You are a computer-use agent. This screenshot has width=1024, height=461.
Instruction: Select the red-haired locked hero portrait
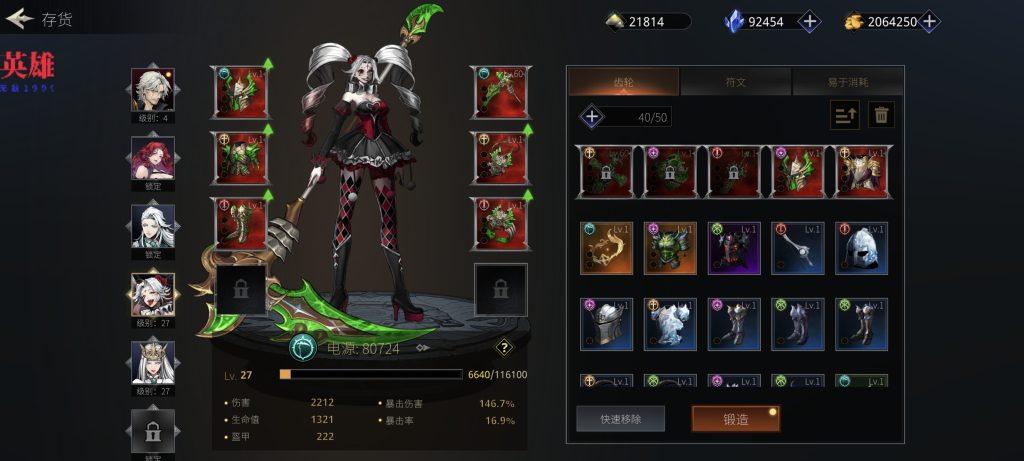(153, 159)
